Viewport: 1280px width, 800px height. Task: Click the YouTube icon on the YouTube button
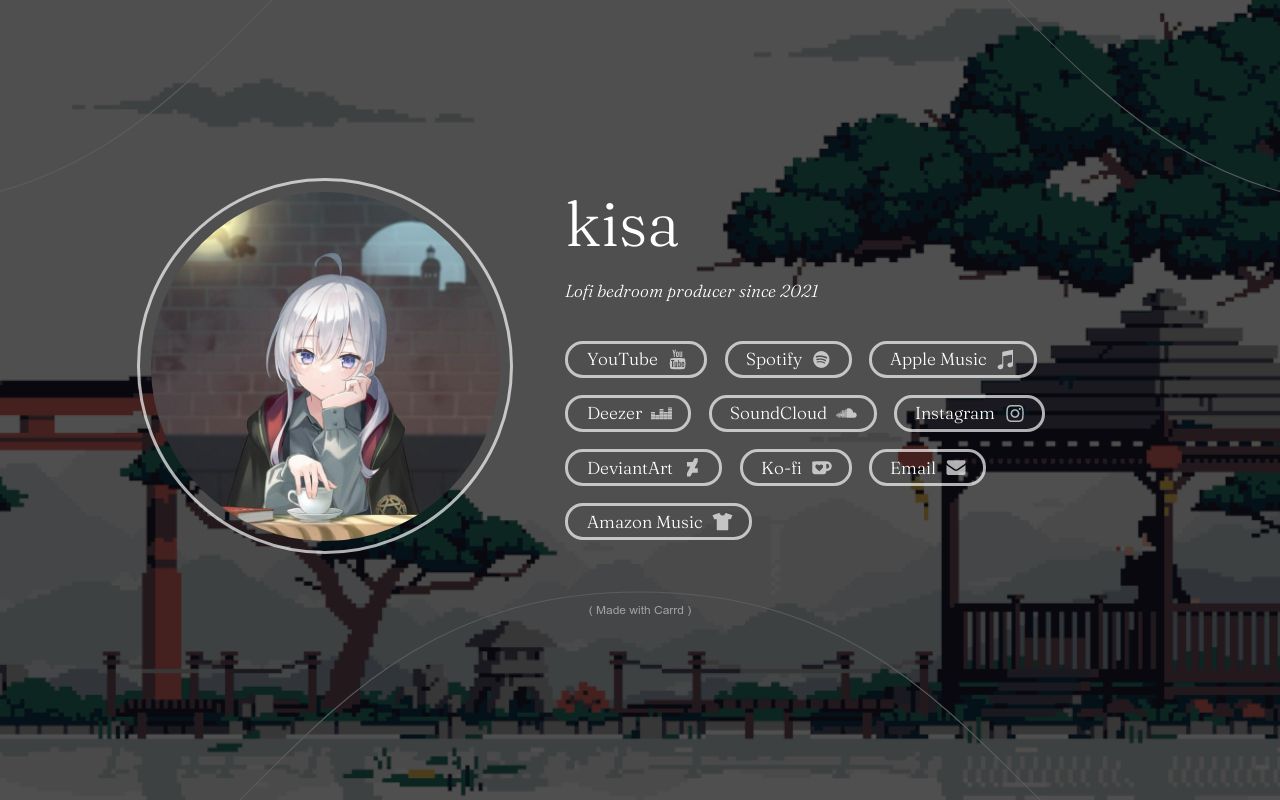click(677, 359)
